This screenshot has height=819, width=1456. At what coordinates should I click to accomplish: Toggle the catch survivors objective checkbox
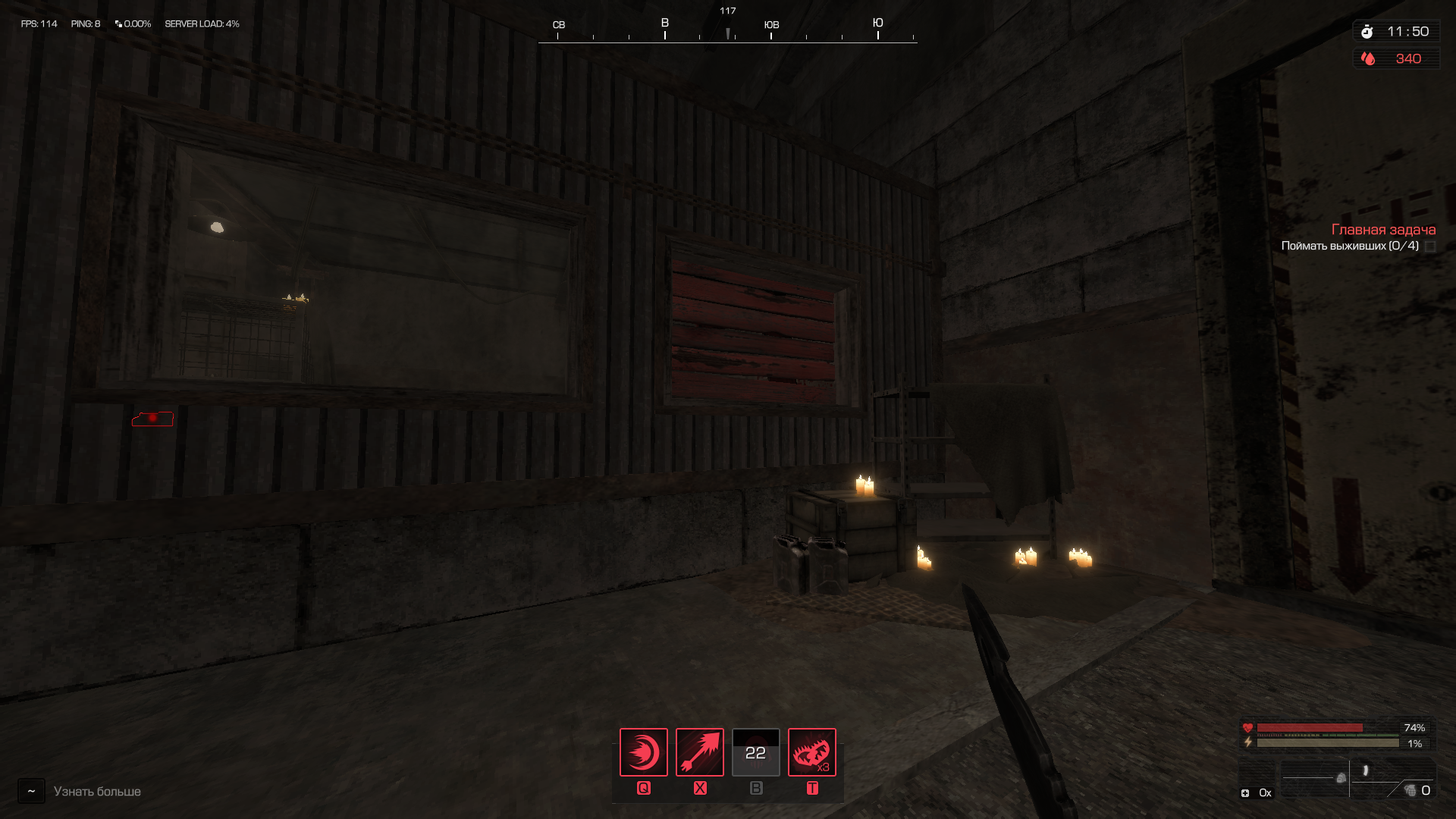(x=1430, y=246)
